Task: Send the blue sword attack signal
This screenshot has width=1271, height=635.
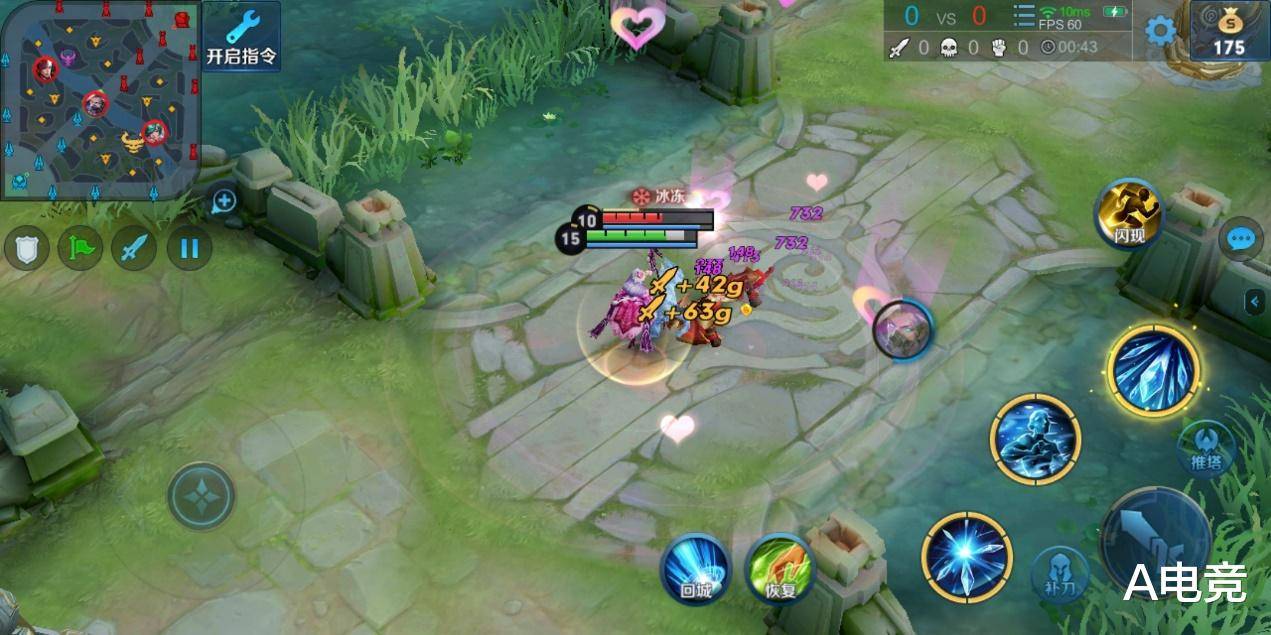Action: pos(134,248)
